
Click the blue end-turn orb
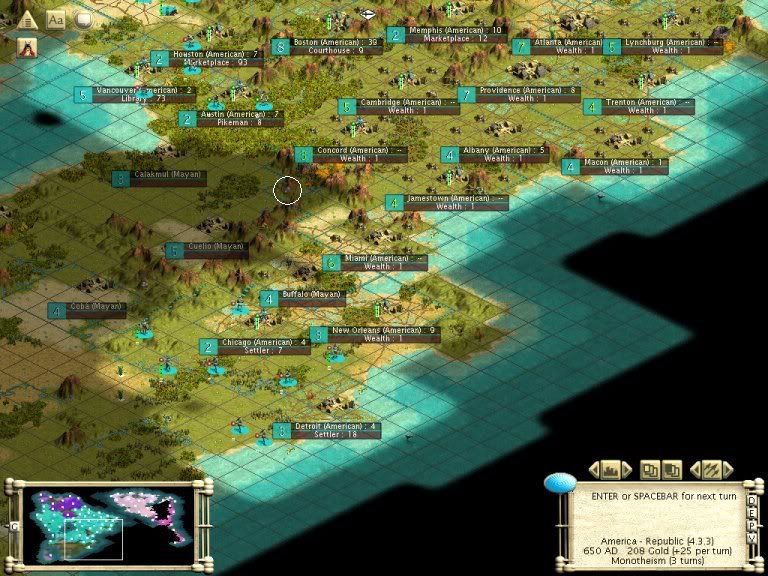point(560,484)
